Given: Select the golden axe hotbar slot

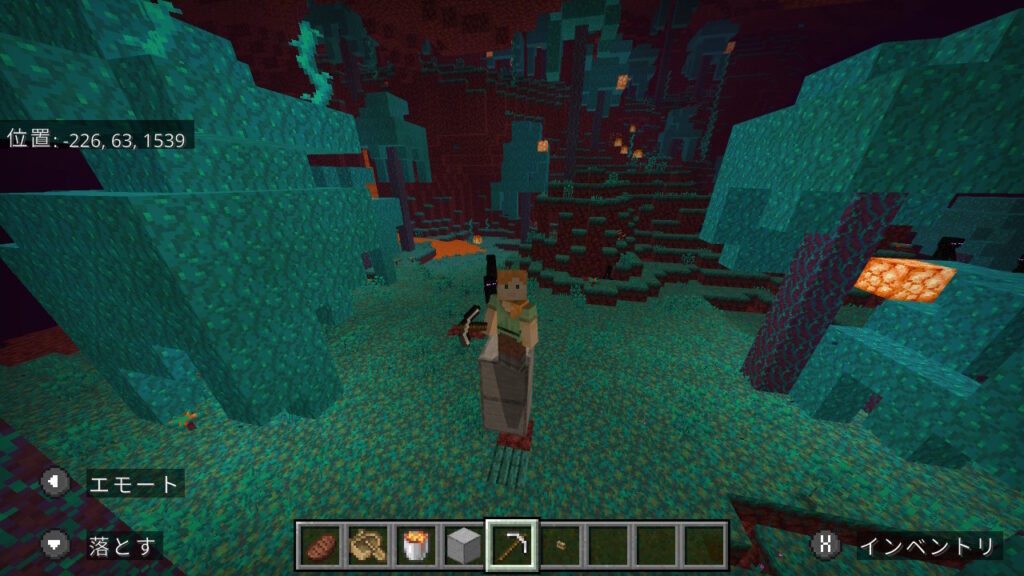Looking at the screenshot, I should [368, 545].
